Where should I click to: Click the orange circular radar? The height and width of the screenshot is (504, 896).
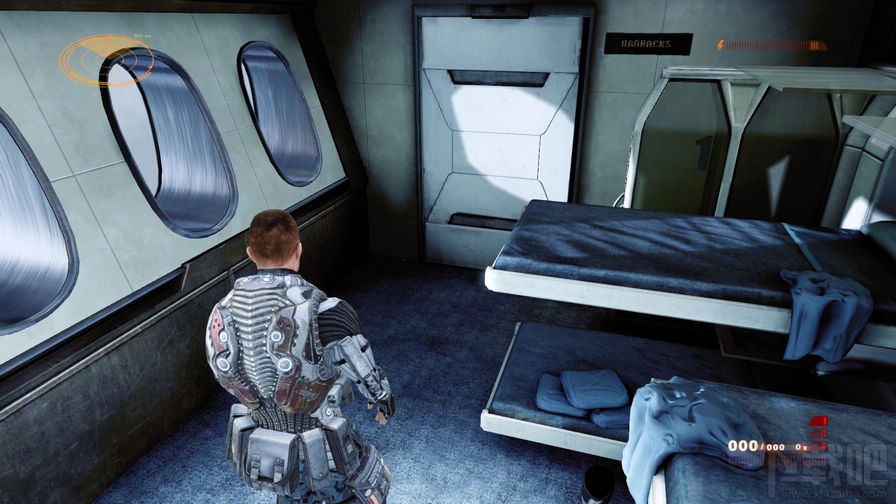click(x=105, y=60)
